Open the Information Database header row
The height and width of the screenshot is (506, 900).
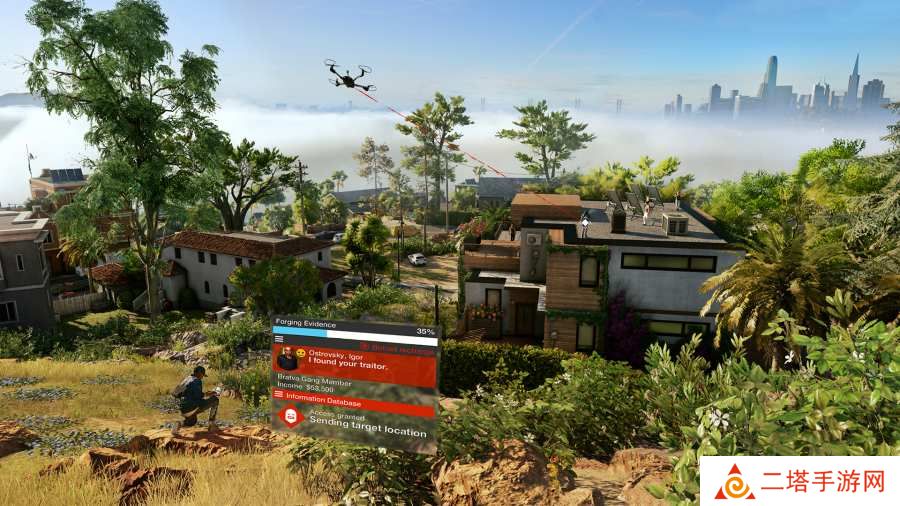(x=355, y=397)
